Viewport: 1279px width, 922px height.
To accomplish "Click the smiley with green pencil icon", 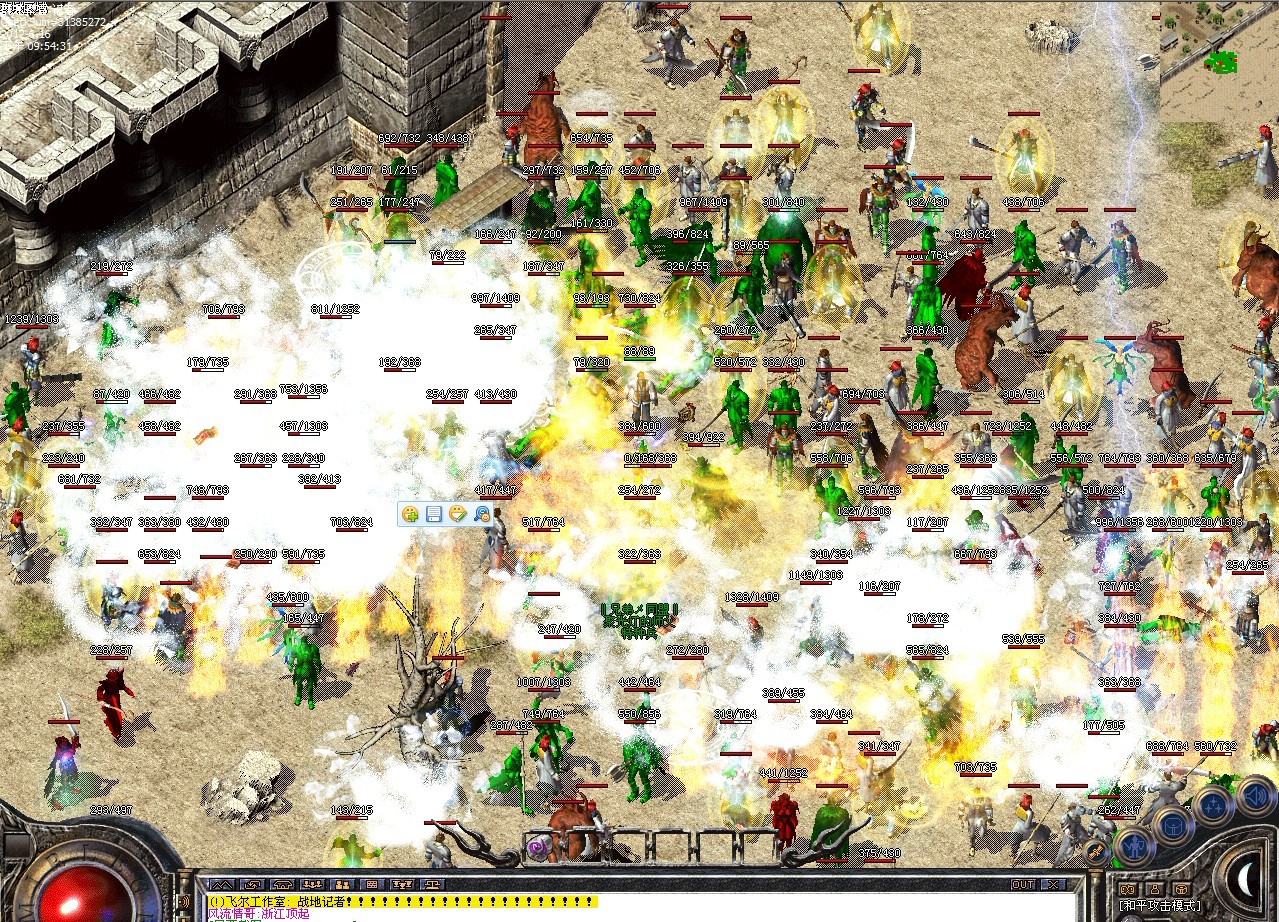I will coord(458,514).
